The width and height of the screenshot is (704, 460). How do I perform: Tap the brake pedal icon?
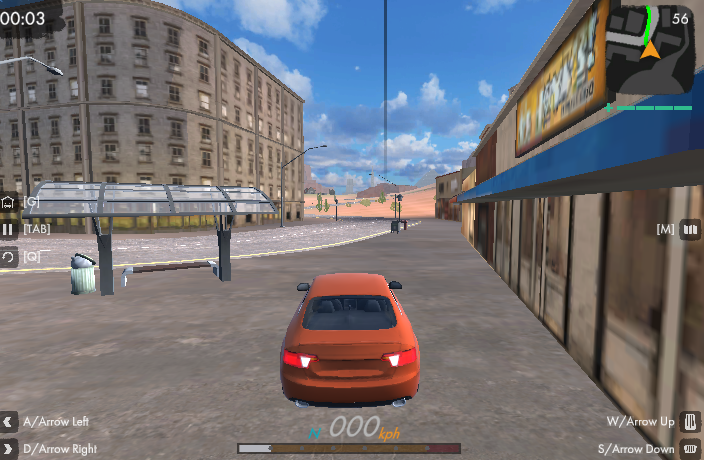(690, 448)
